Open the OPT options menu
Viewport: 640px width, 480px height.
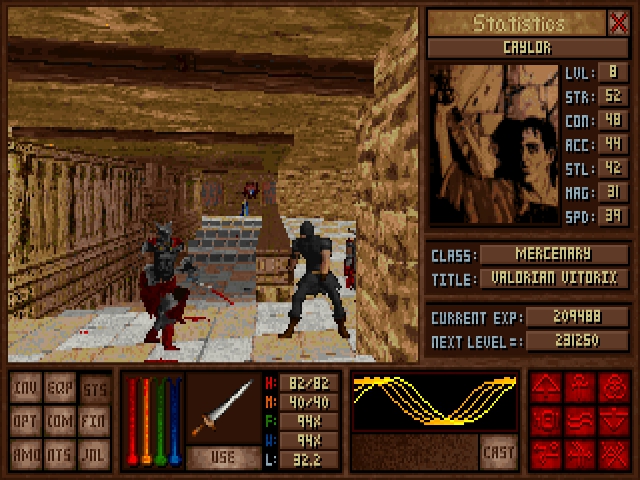[26, 421]
